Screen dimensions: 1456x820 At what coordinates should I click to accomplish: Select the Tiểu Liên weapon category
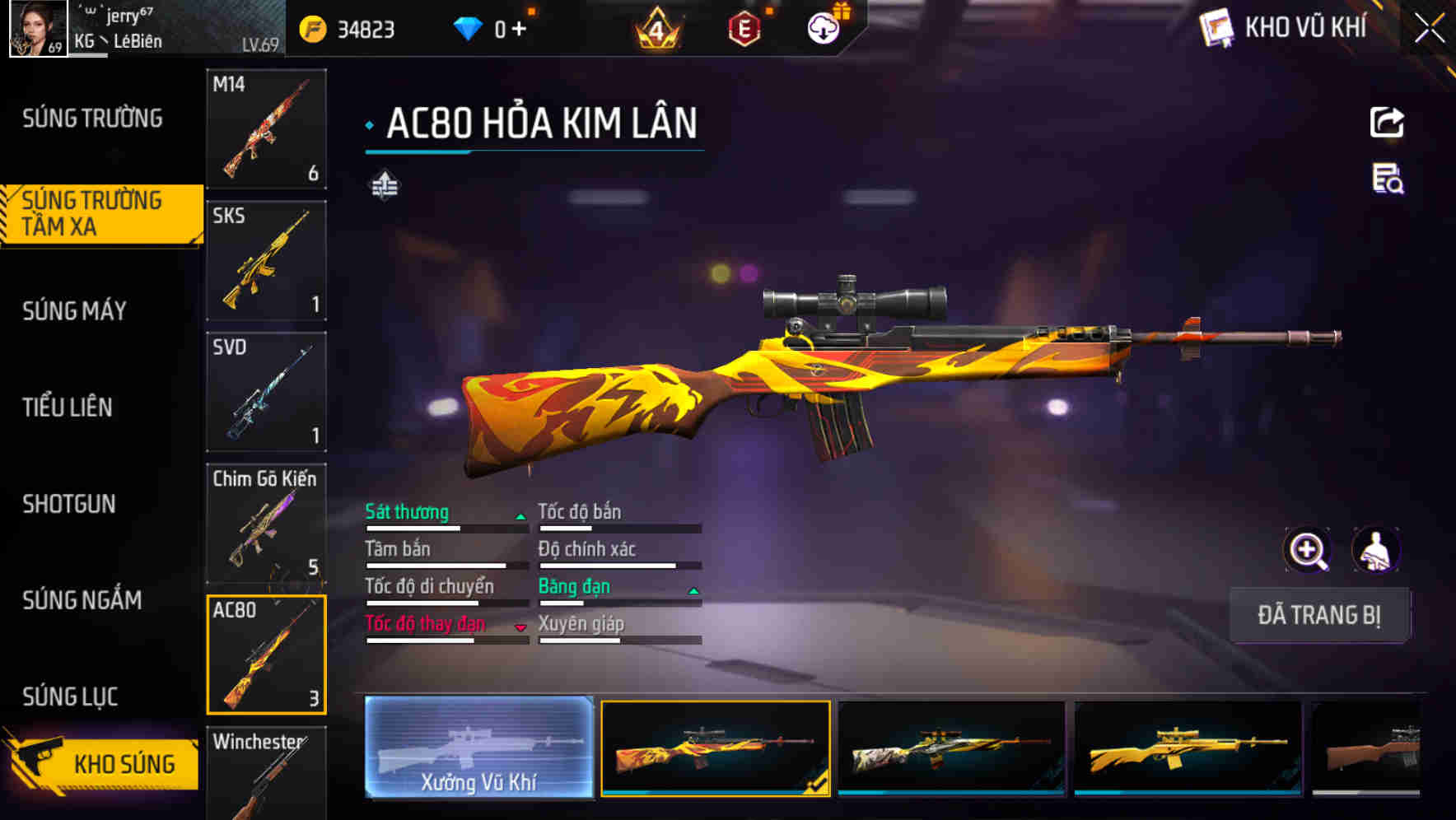[x=68, y=408]
